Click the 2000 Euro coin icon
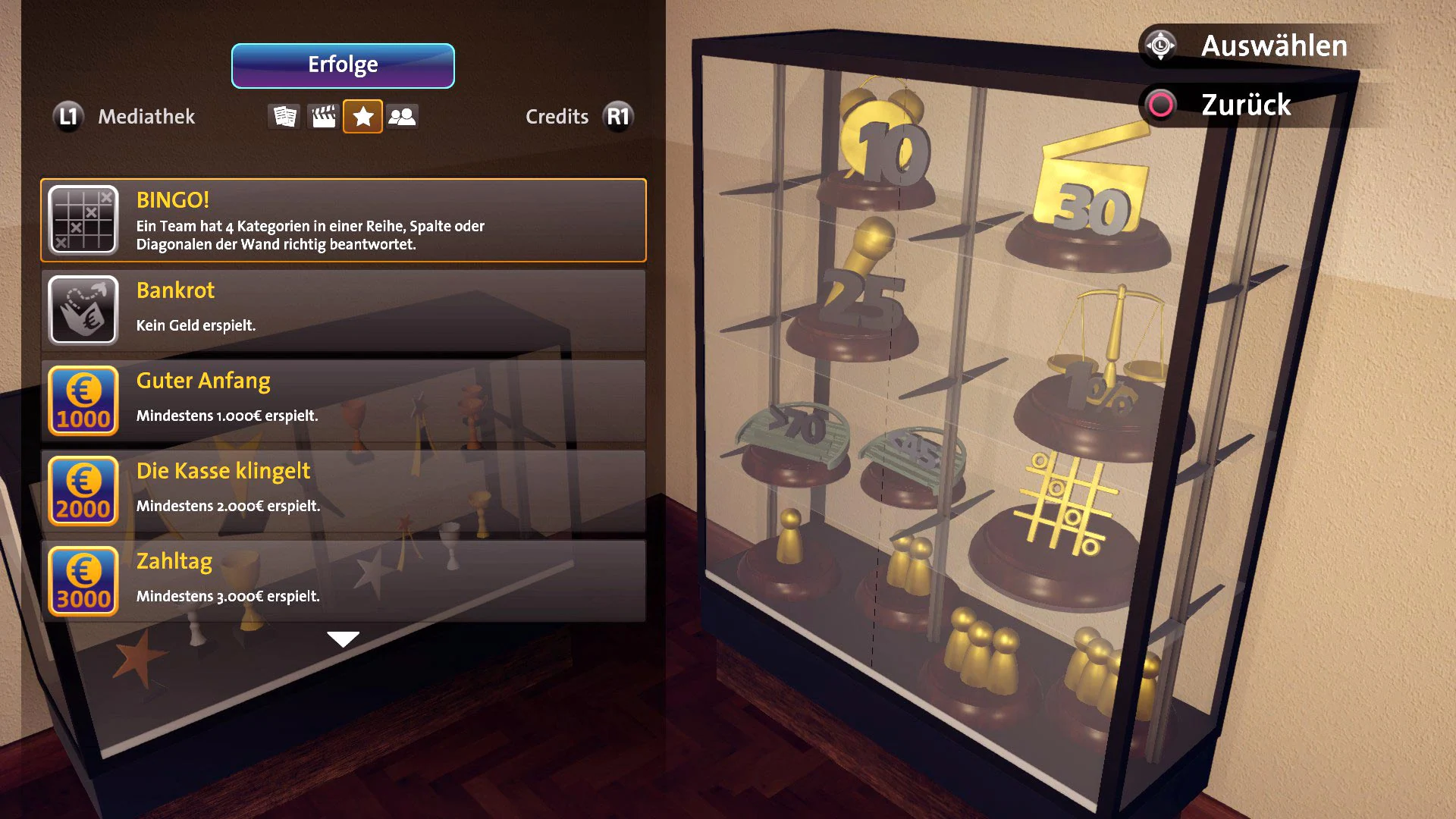This screenshot has height=819, width=1456. (83, 491)
